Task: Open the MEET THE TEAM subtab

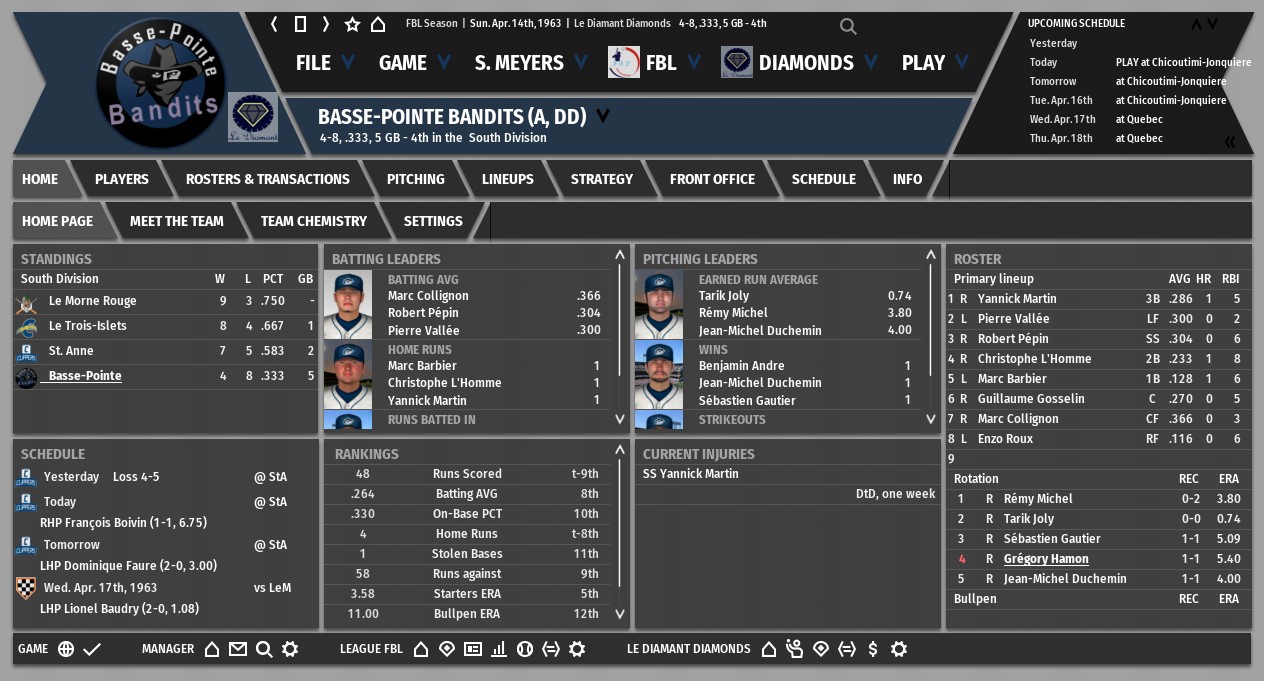Action: pyautogui.click(x=176, y=221)
